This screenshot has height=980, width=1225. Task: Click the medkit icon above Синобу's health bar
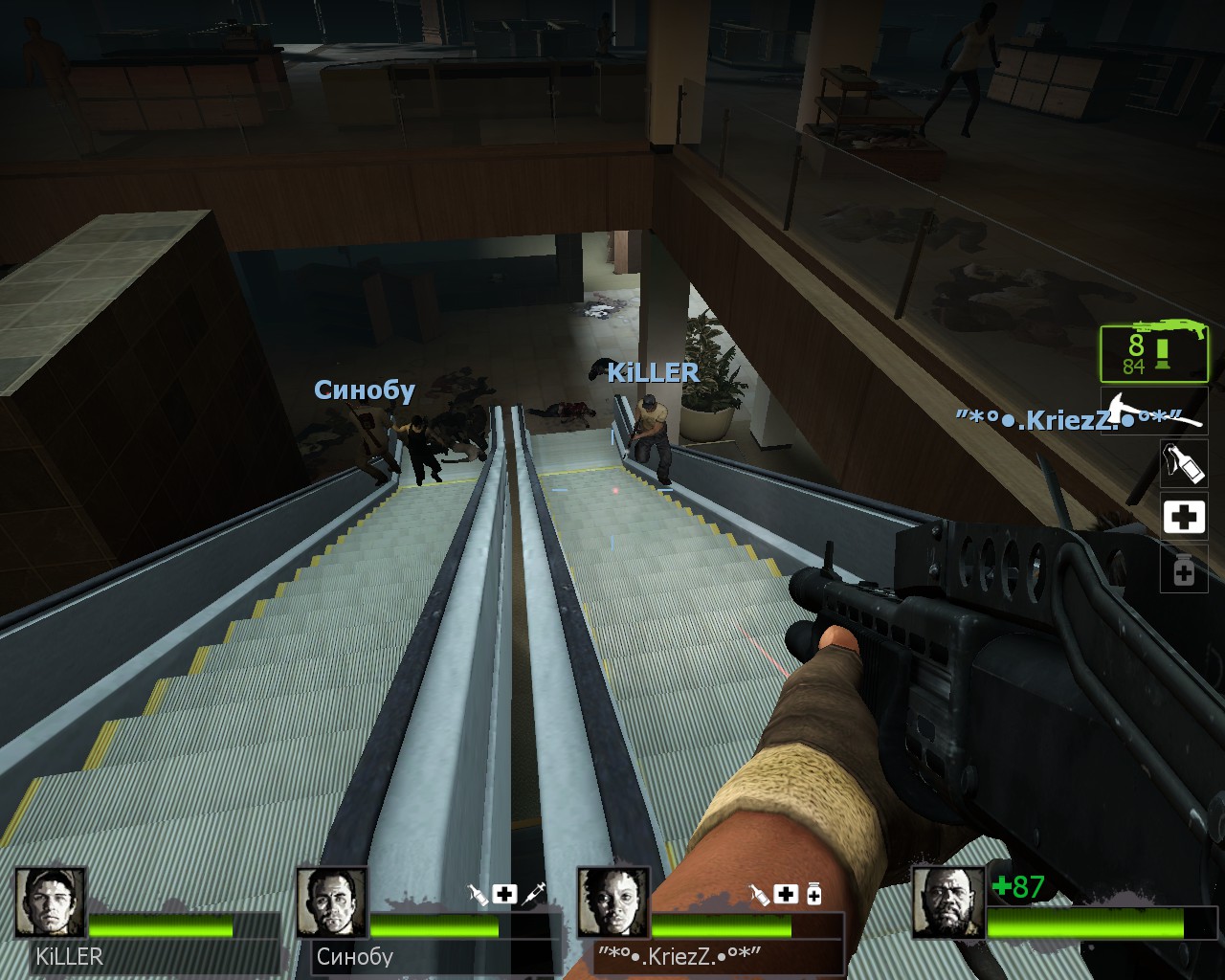[504, 894]
